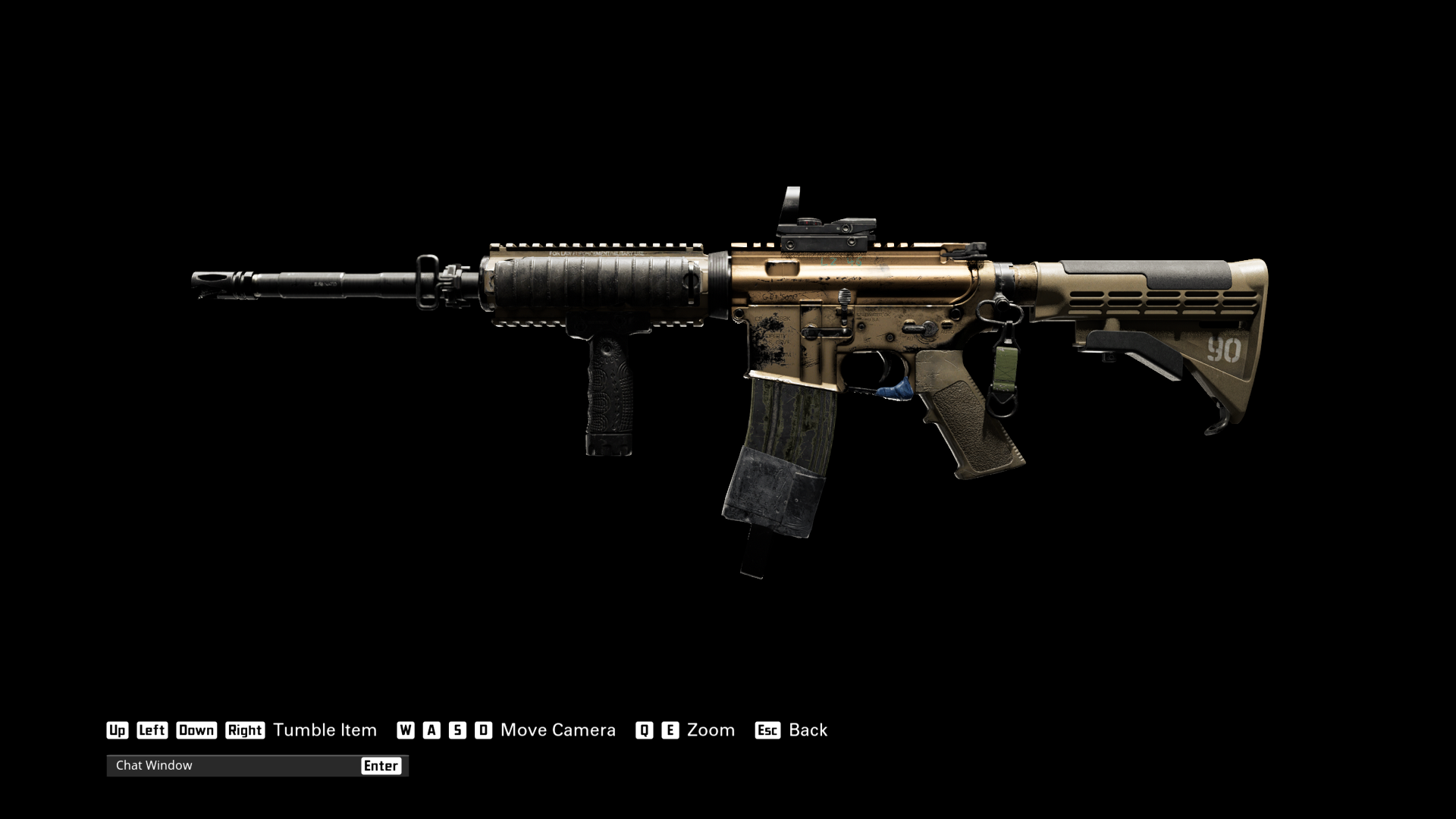Select the A camera key badge
Screen dimensions: 1456x819
pyautogui.click(x=432, y=730)
